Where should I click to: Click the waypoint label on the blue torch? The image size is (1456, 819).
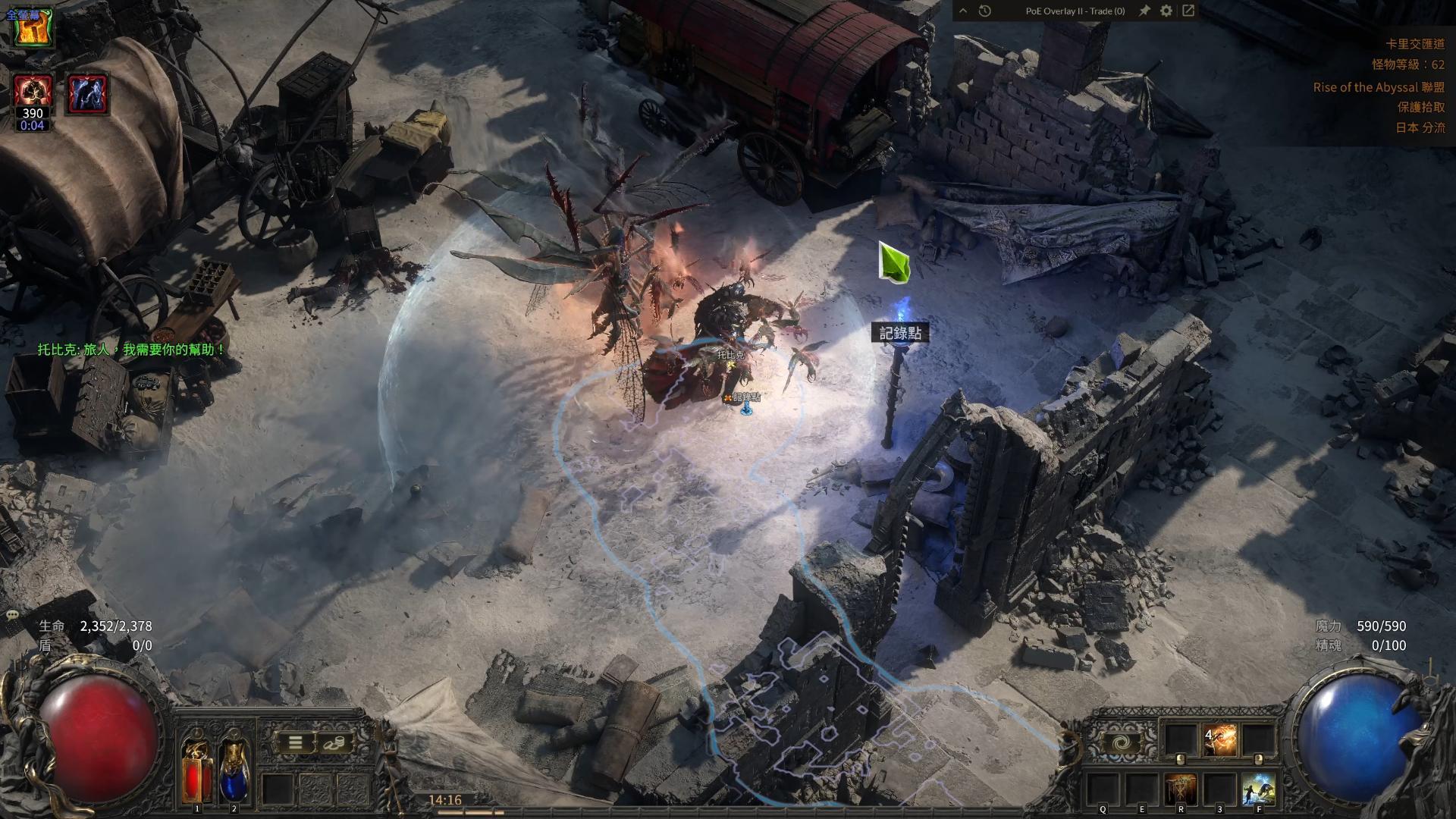click(x=900, y=333)
